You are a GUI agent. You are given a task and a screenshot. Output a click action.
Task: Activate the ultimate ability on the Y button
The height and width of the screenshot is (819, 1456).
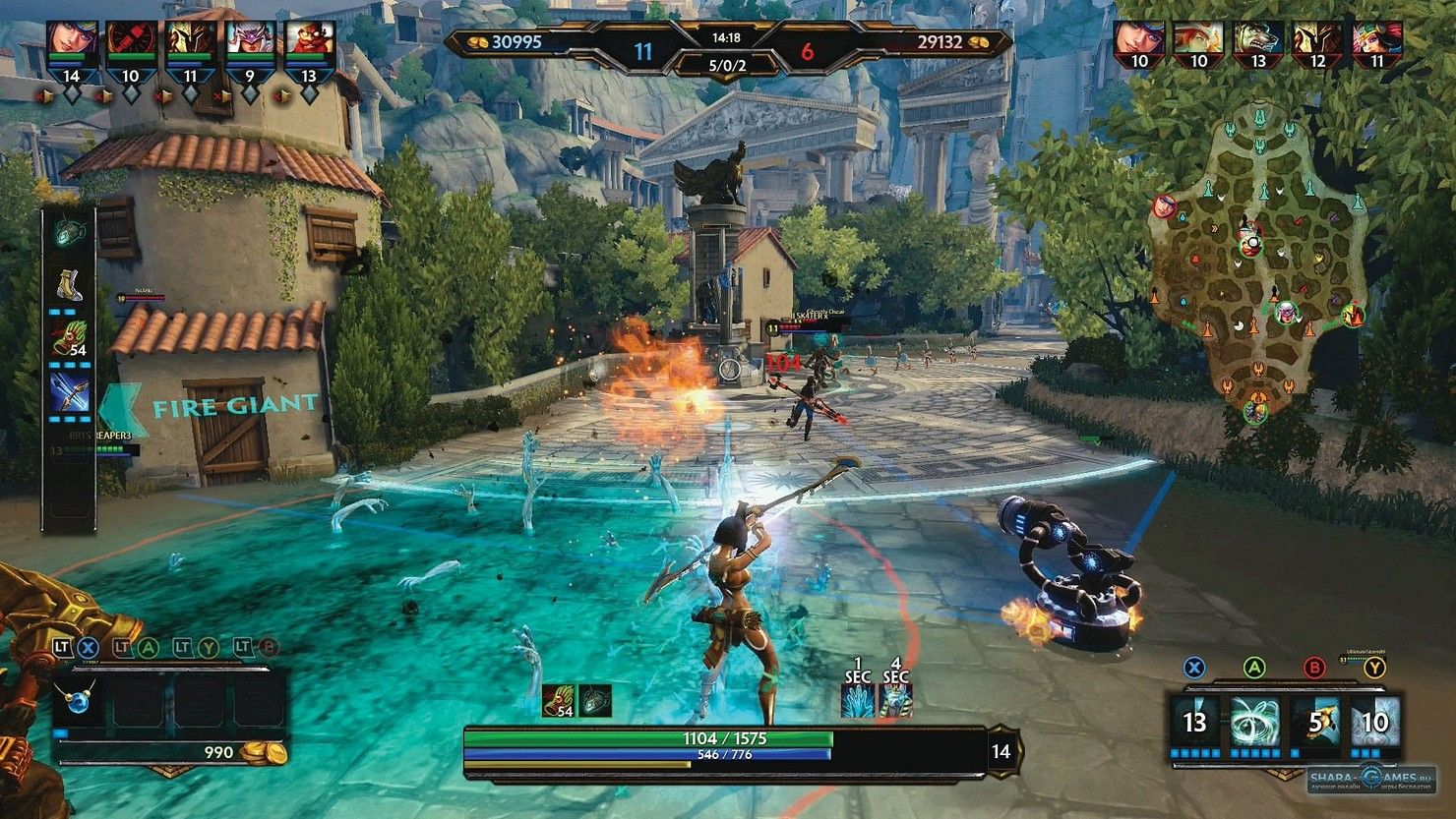1374,723
